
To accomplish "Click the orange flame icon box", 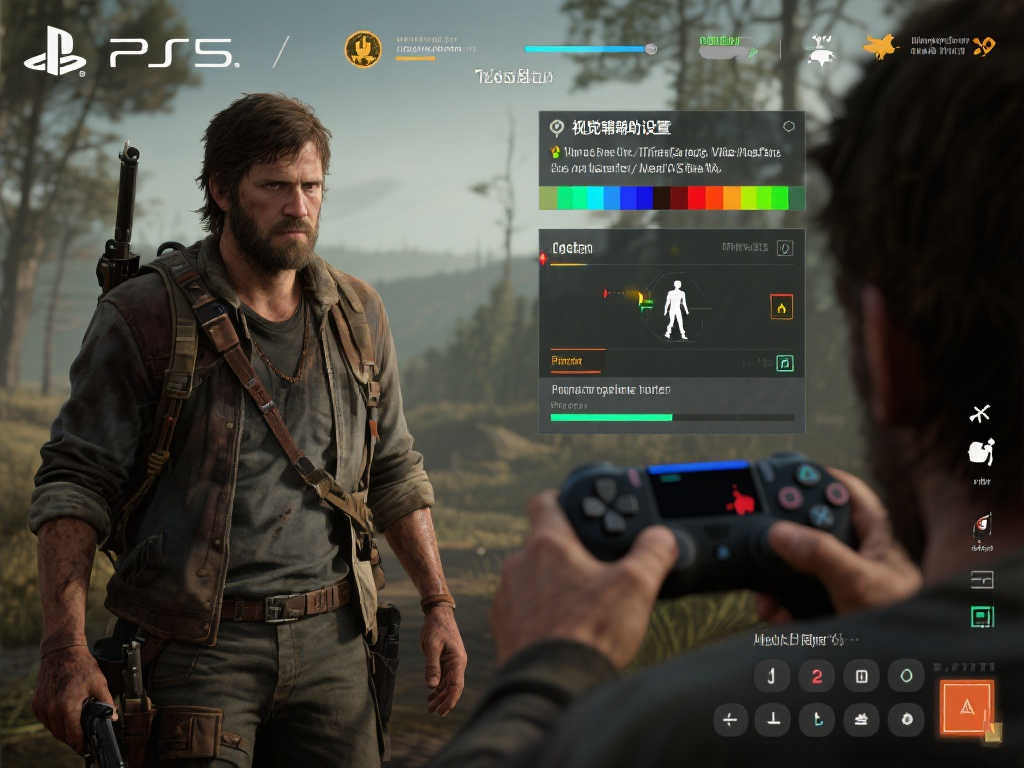I will click(x=782, y=308).
